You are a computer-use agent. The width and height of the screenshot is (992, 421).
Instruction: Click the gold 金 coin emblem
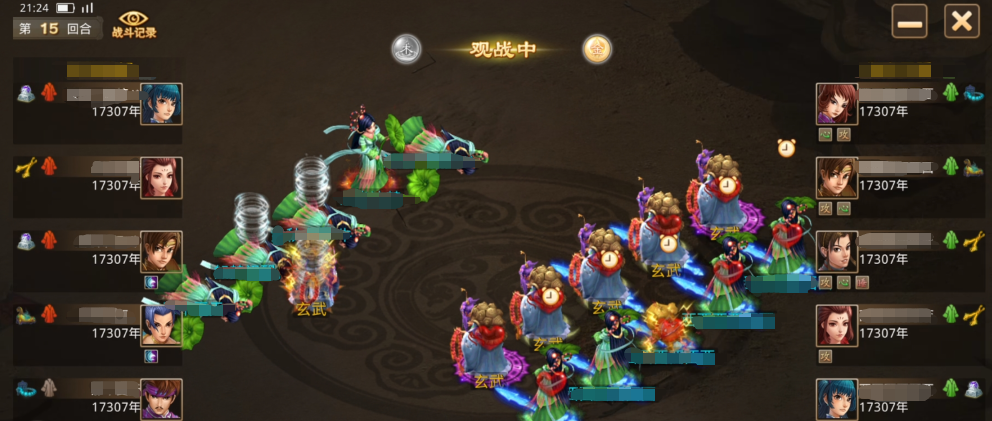coord(597,49)
